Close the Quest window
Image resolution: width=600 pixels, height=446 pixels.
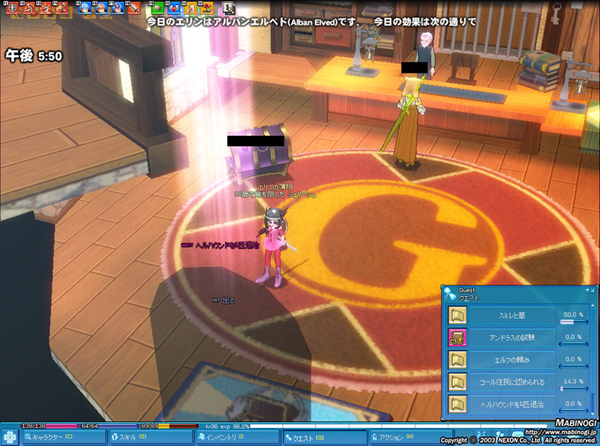(x=591, y=291)
